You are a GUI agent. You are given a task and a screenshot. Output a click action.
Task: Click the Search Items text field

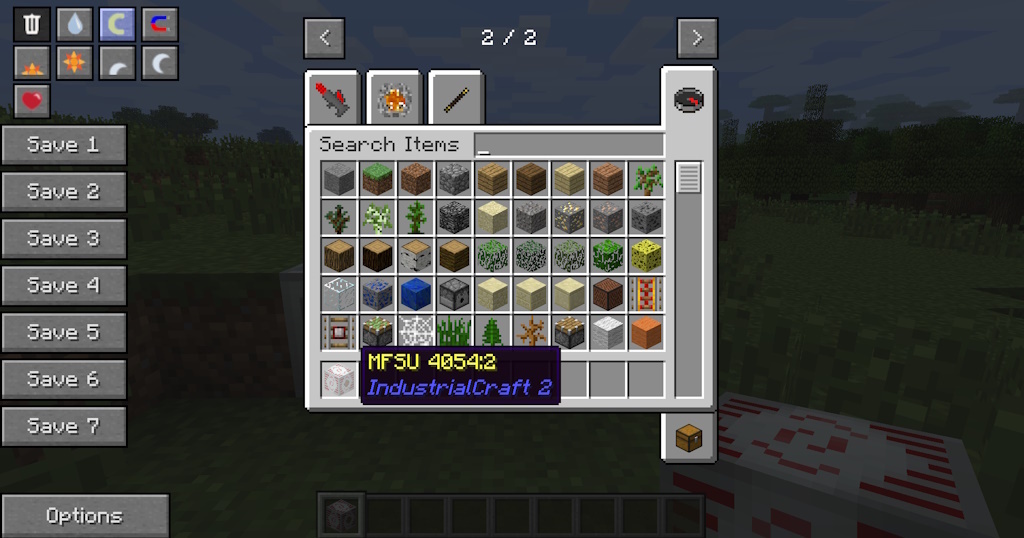pos(568,145)
